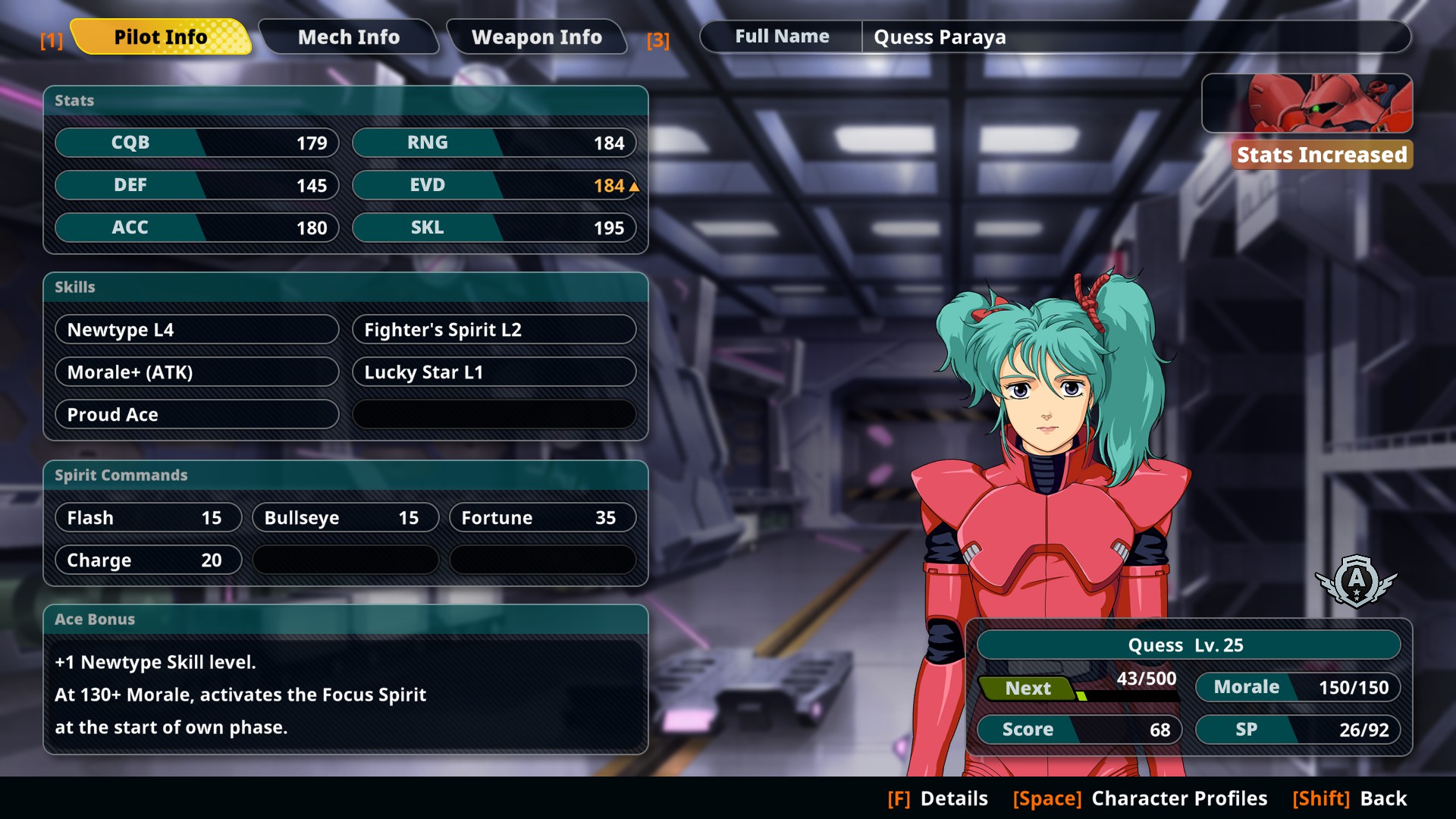Choose the Fighter's Spirit L2 skill

click(494, 330)
